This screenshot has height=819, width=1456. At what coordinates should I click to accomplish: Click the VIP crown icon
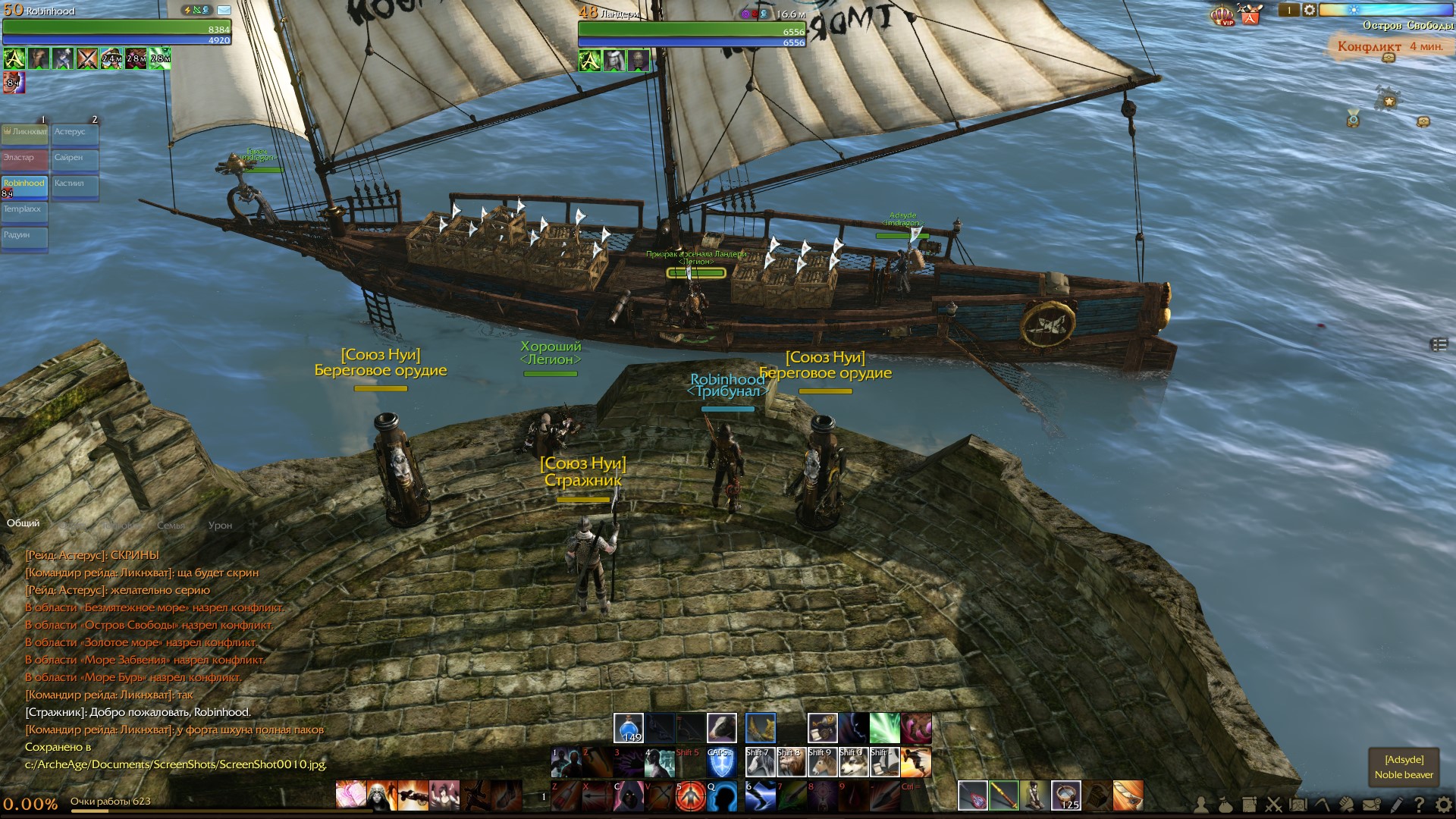[x=1222, y=15]
